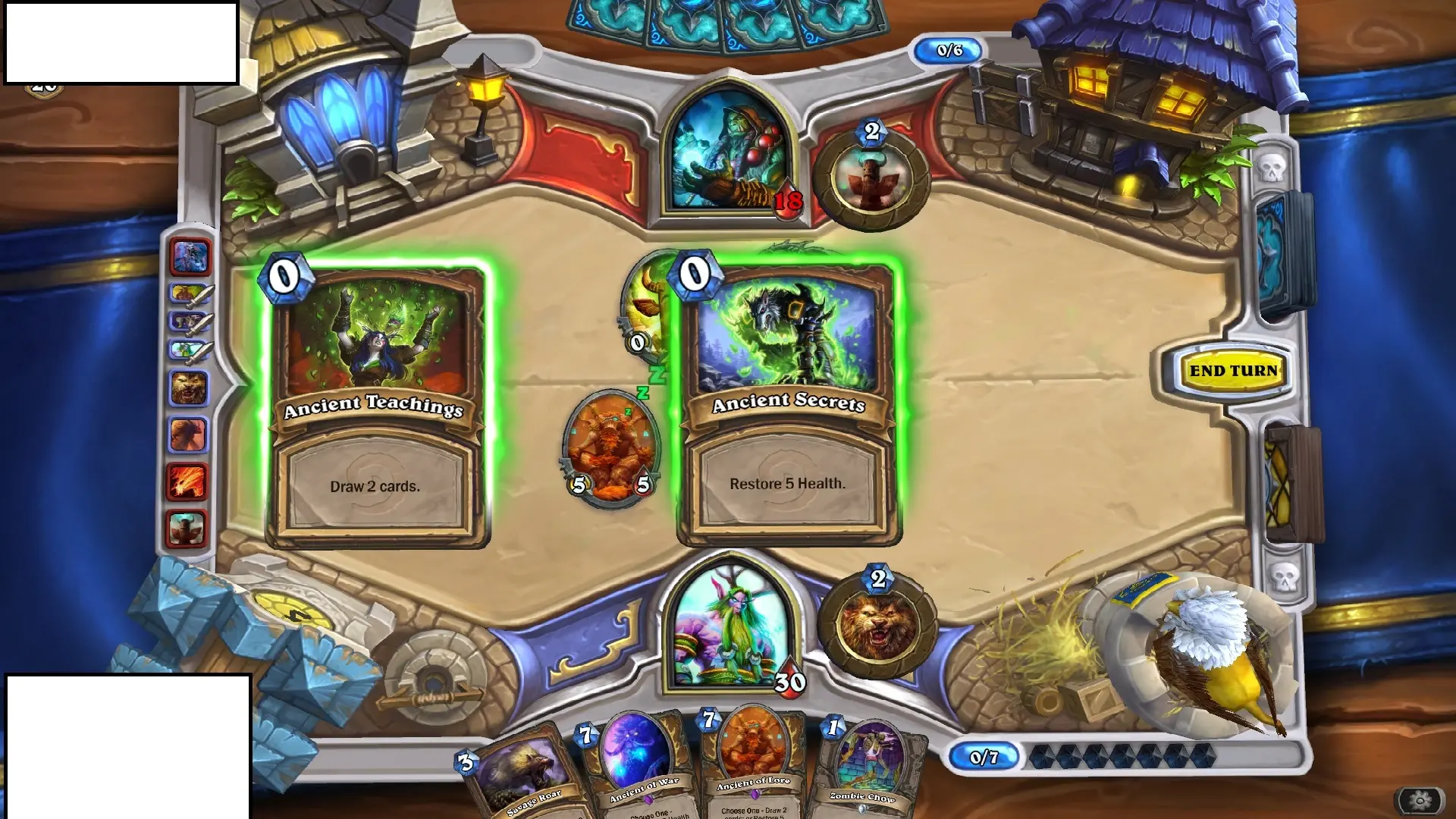
Task: Inspect the opponent's totem hero power
Action: click(871, 179)
